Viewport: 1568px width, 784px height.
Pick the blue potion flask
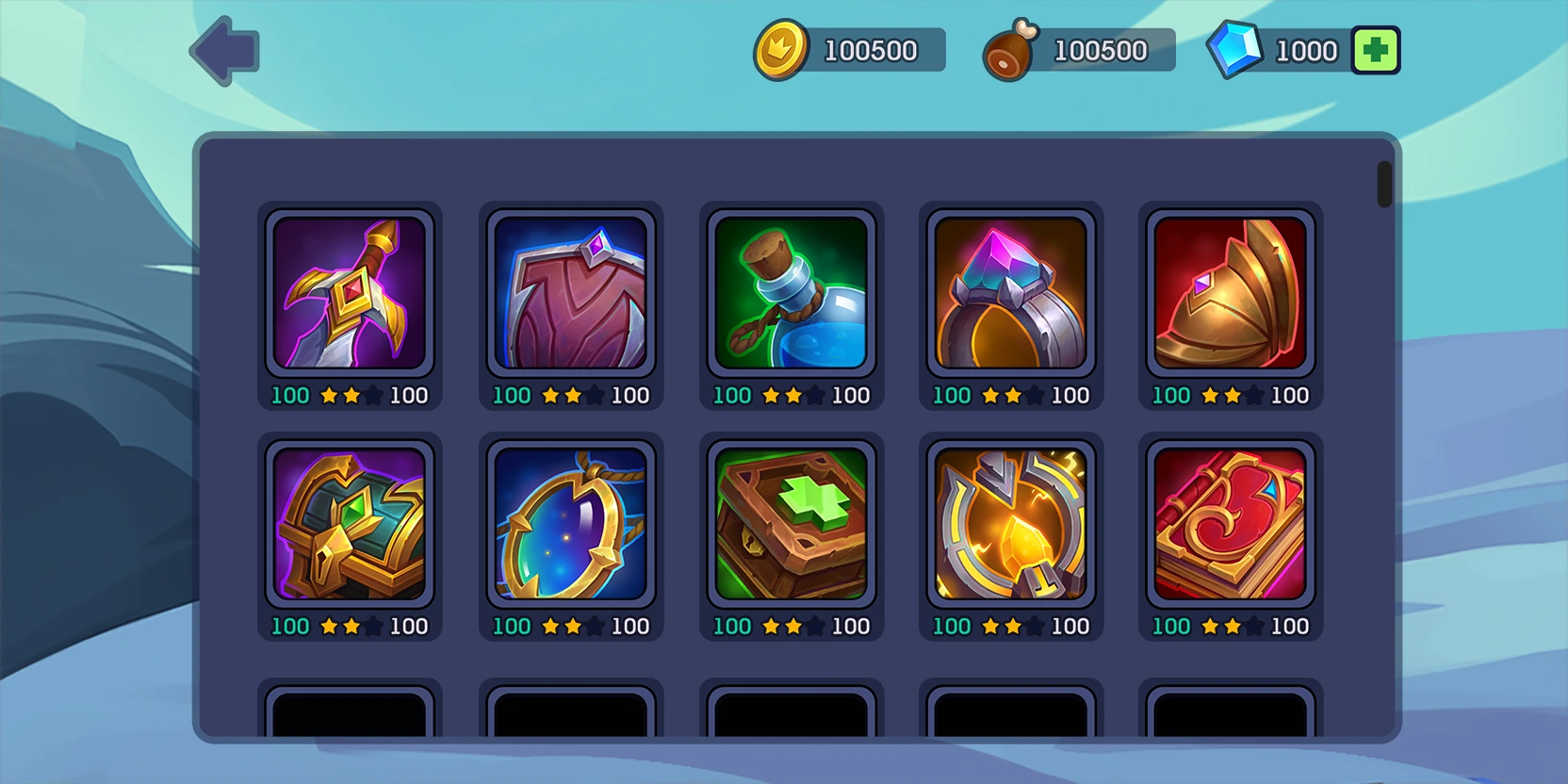pos(791,293)
